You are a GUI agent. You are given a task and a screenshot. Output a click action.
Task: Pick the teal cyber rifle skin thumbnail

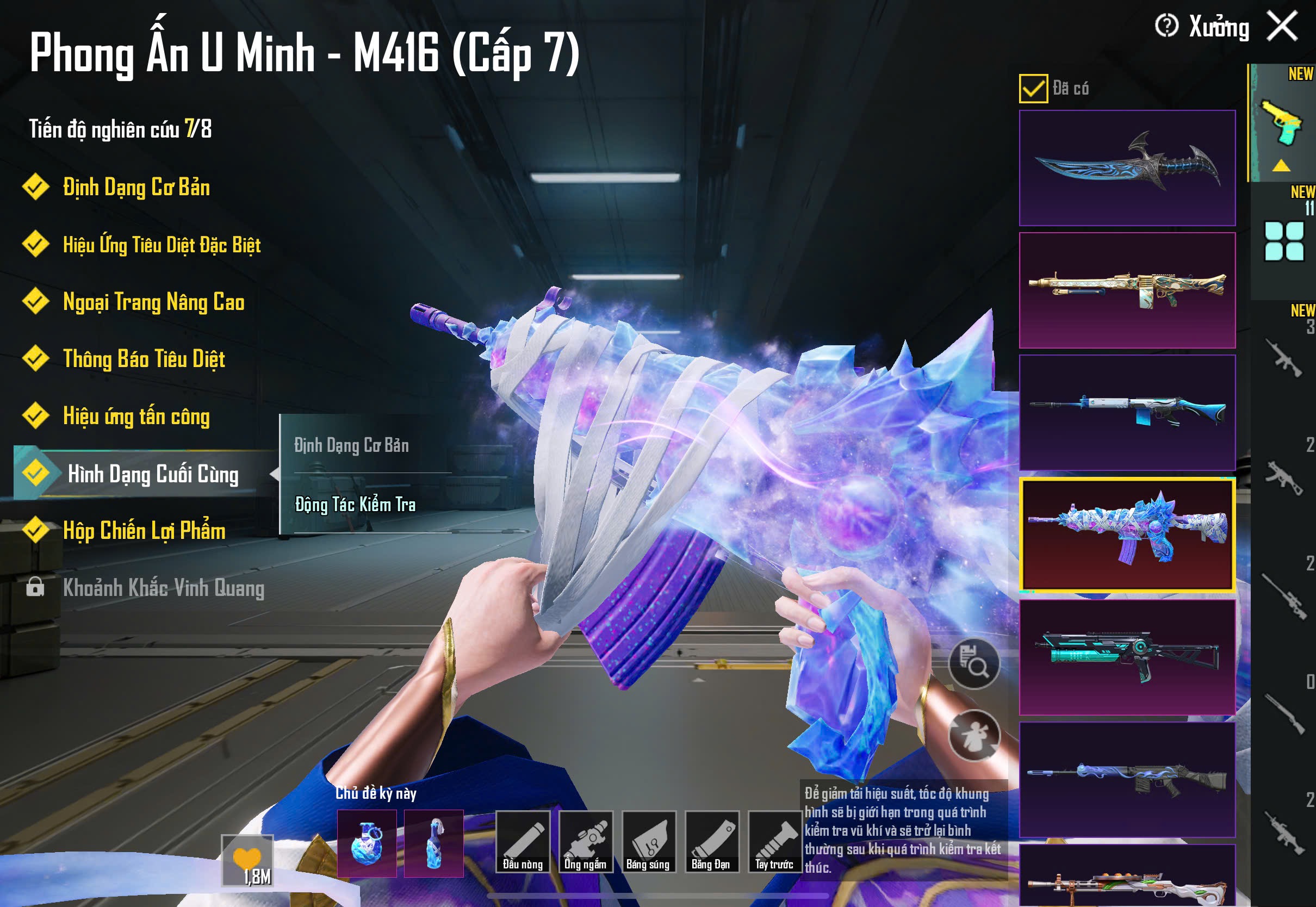point(1127,657)
